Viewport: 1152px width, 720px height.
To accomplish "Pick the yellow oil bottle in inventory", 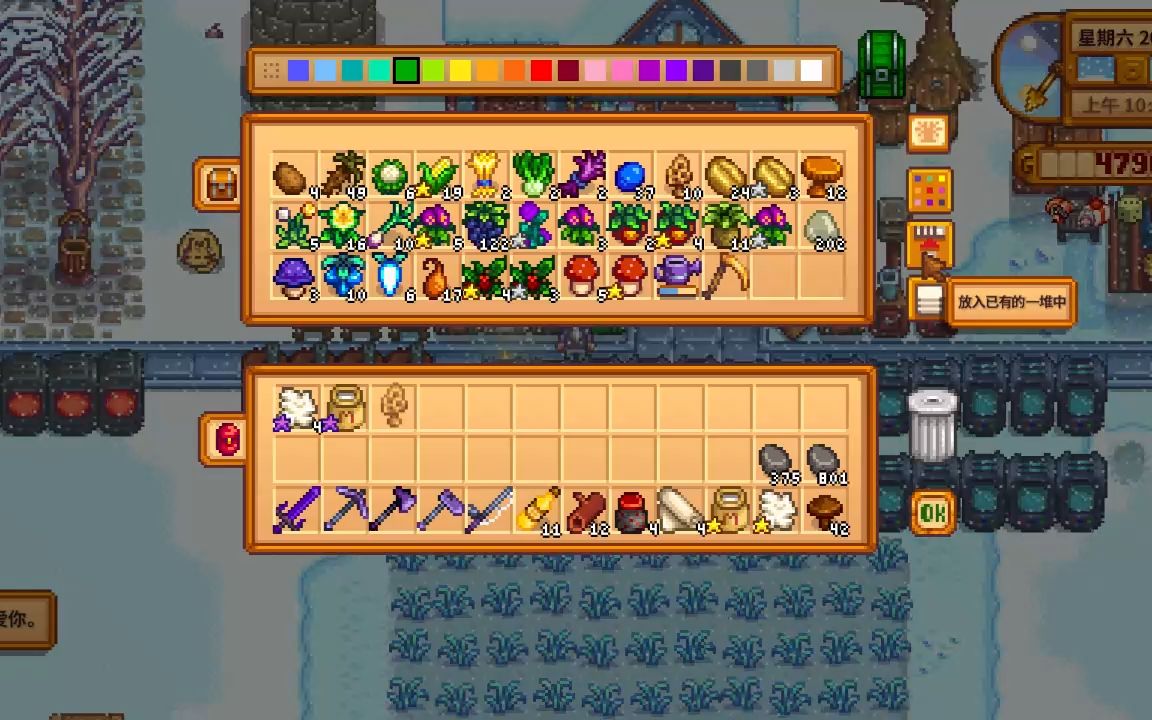I will point(536,509).
